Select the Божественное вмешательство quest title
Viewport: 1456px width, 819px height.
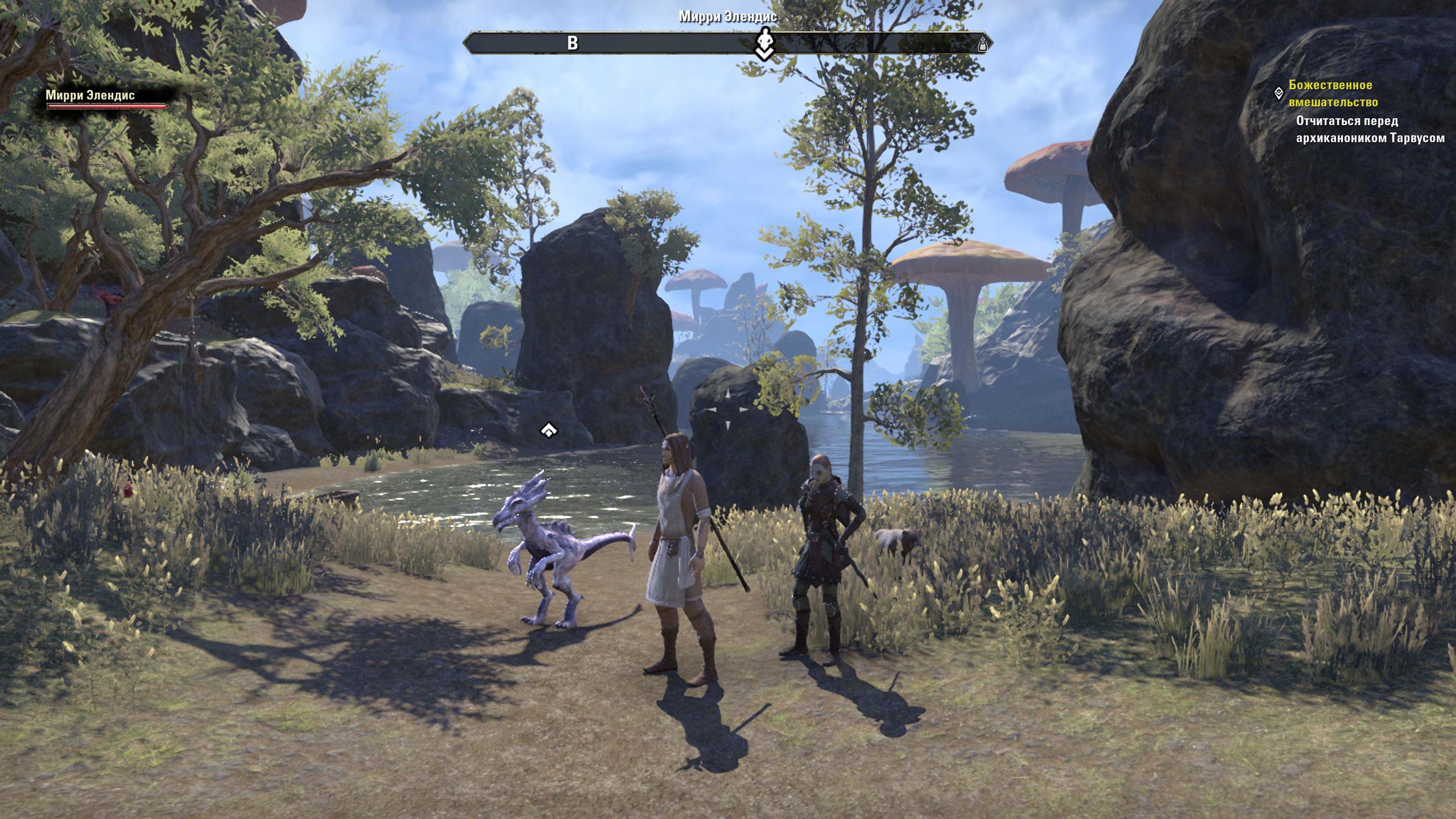pos(1333,94)
